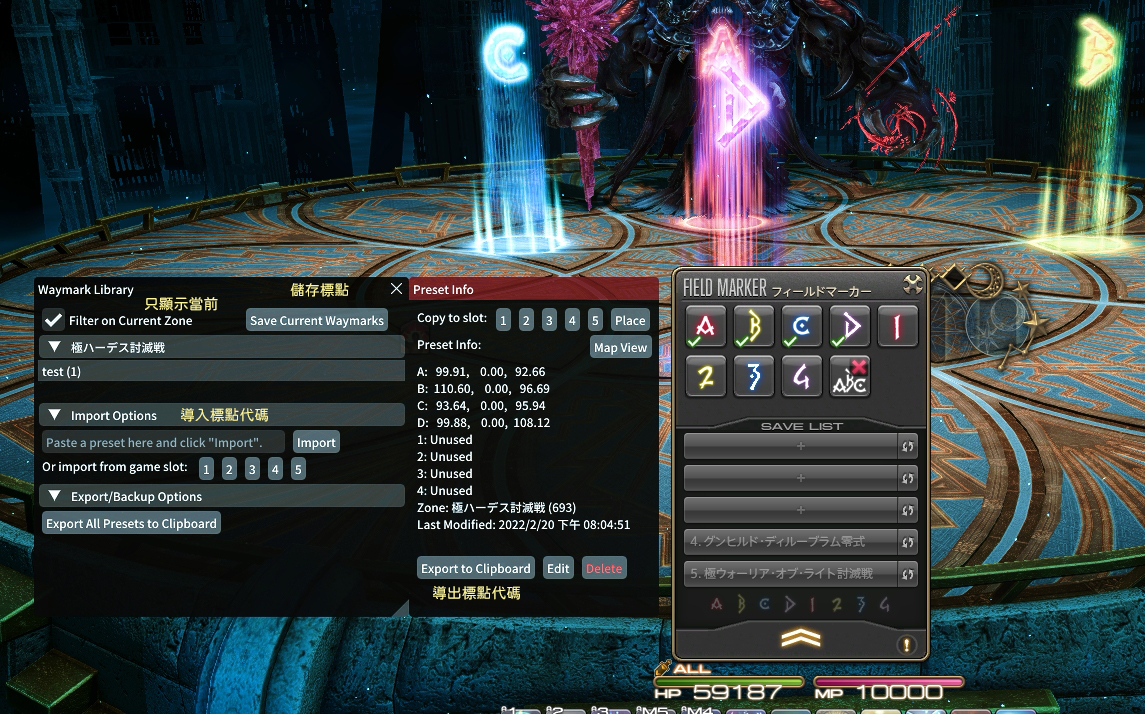Select the red A field marker
This screenshot has height=714, width=1145.
[707, 326]
